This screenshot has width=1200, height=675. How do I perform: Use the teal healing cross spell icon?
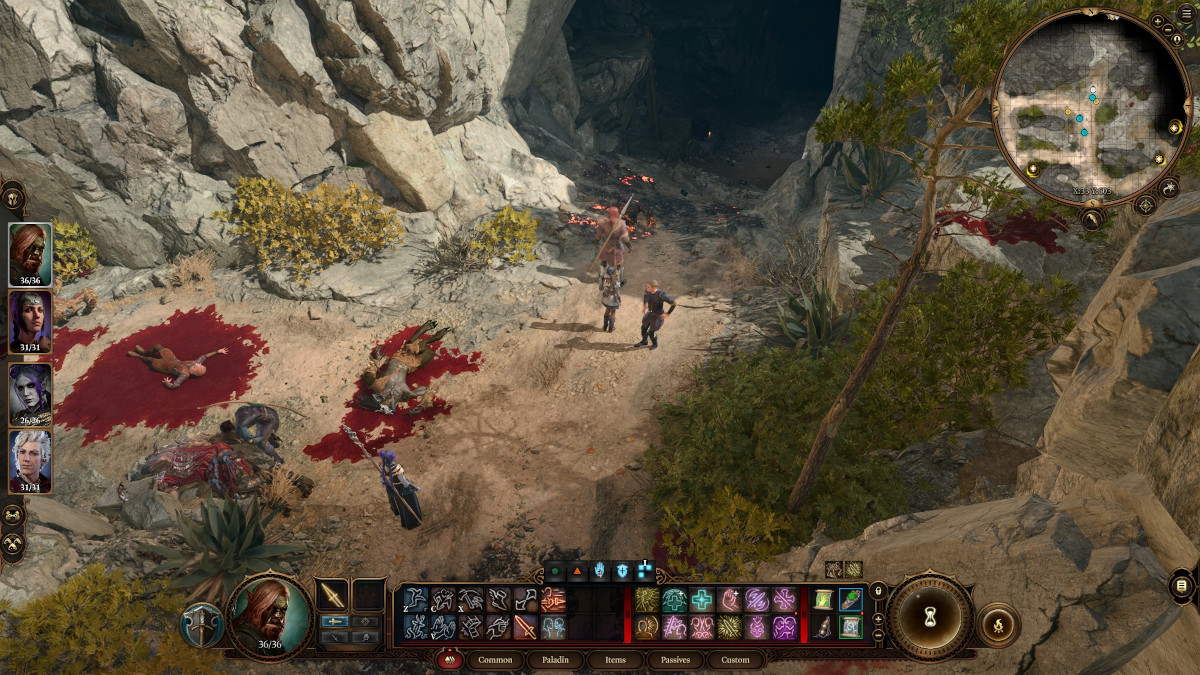tap(702, 599)
